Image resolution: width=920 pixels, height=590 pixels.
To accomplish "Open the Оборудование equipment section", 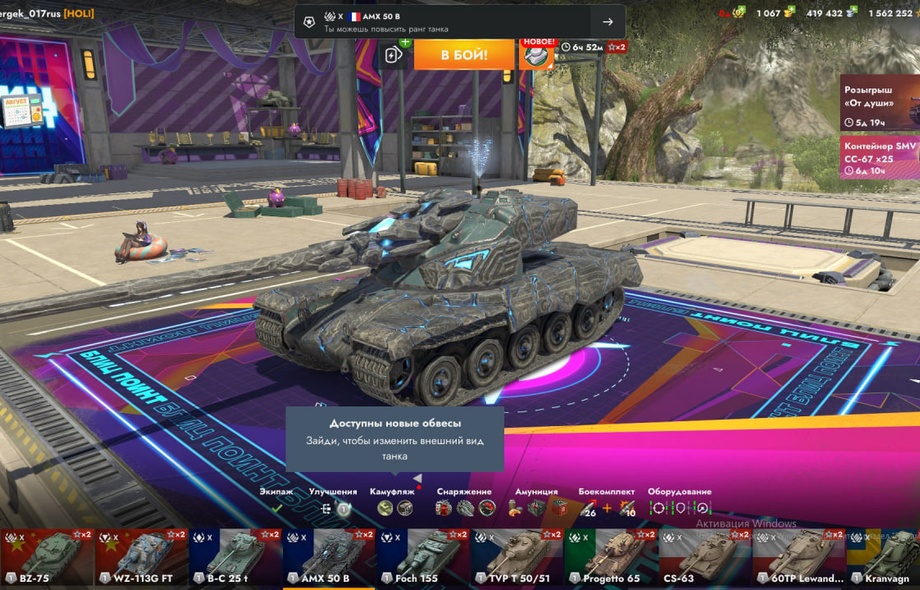I will pyautogui.click(x=679, y=501).
